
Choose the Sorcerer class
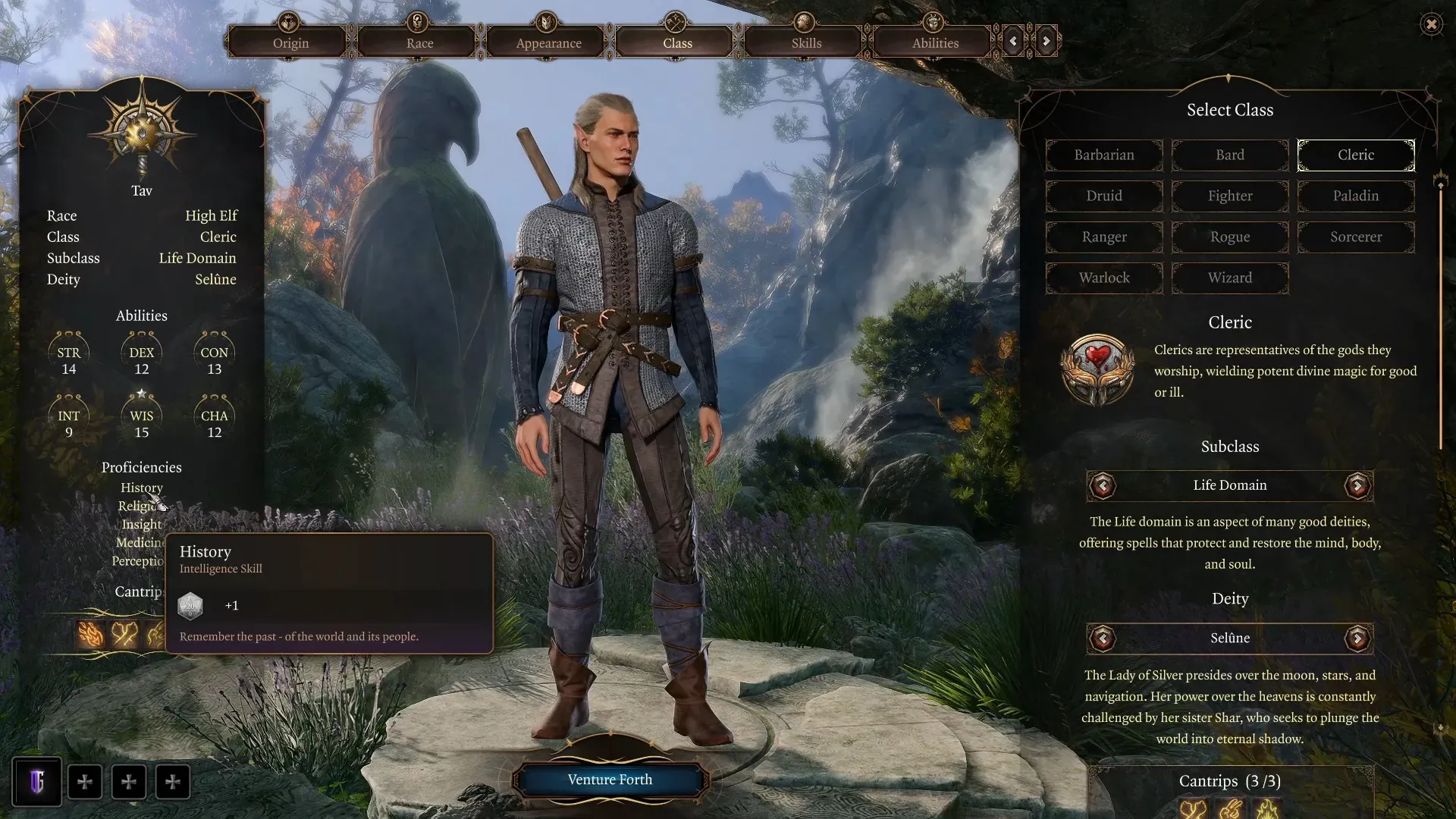(x=1355, y=237)
